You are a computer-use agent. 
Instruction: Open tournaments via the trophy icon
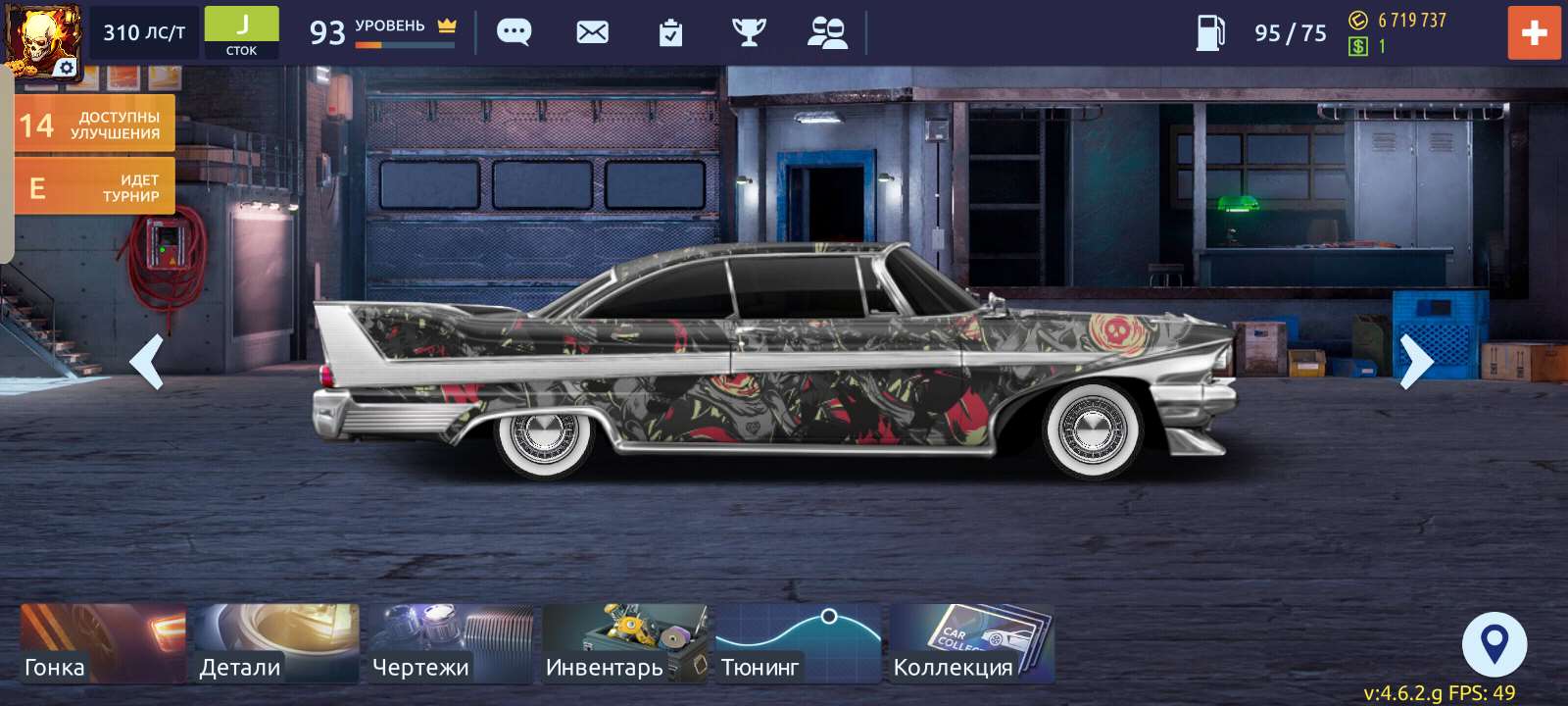(750, 32)
